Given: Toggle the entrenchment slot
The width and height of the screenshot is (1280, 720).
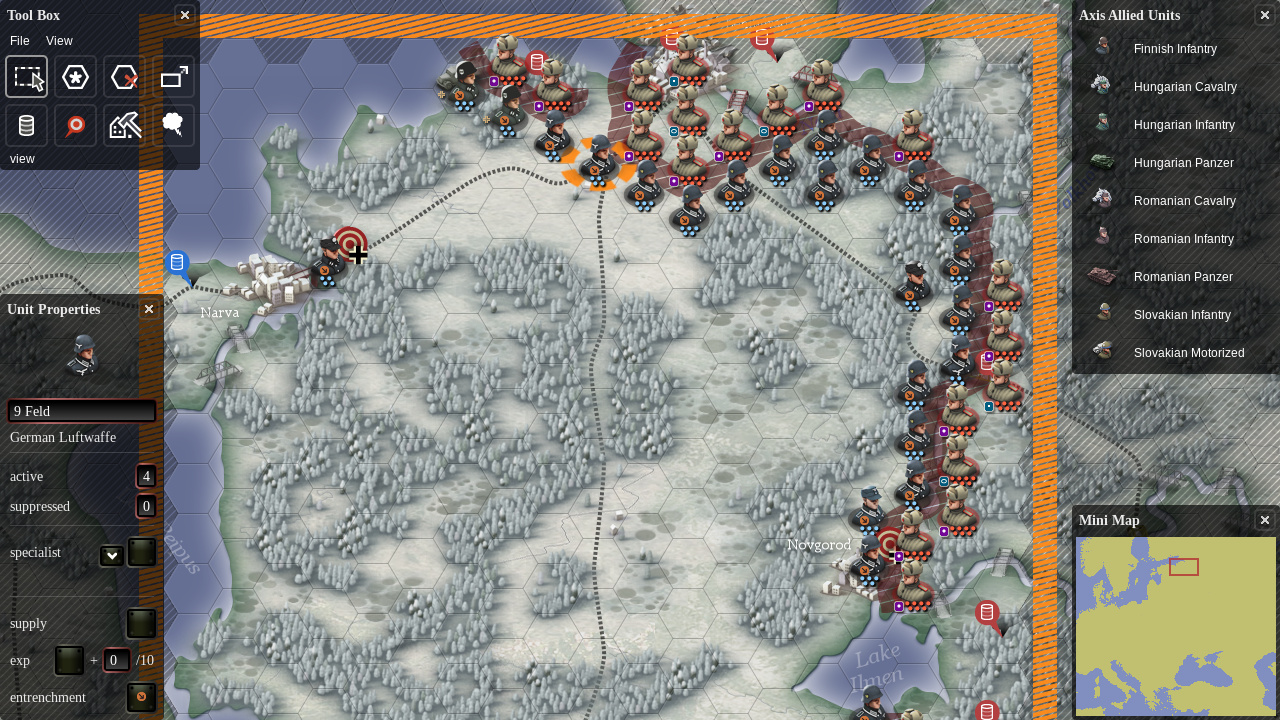Looking at the screenshot, I should click(141, 697).
